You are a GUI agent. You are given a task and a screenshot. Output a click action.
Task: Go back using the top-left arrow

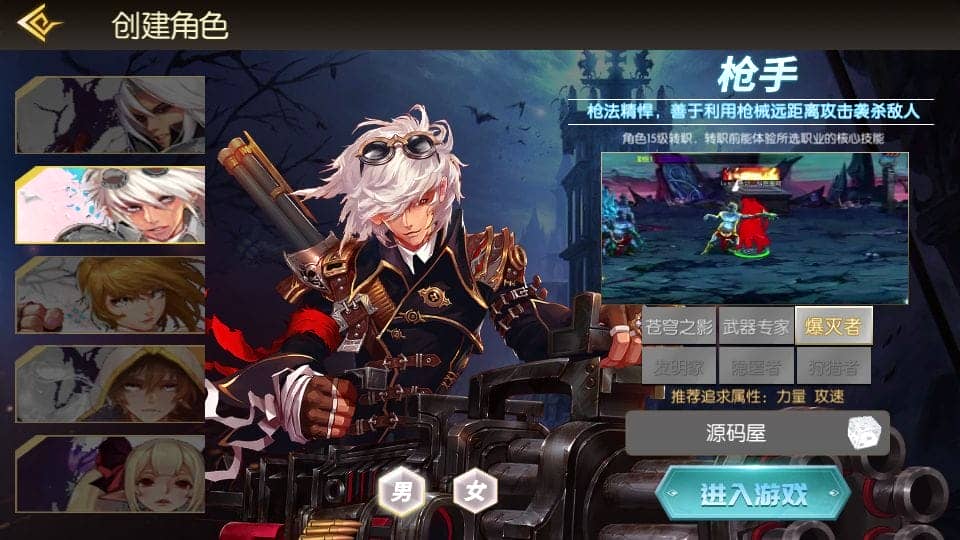pyautogui.click(x=40, y=24)
